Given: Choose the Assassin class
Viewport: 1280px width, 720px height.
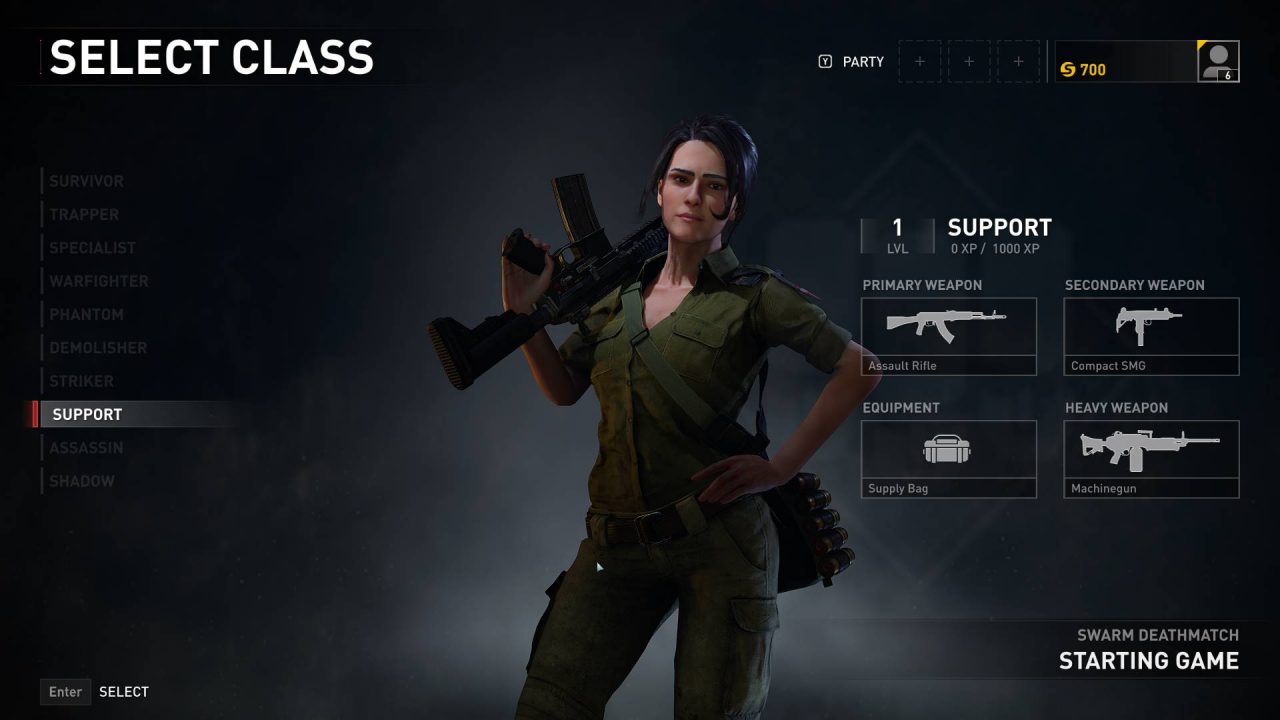Looking at the screenshot, I should pyautogui.click(x=86, y=448).
